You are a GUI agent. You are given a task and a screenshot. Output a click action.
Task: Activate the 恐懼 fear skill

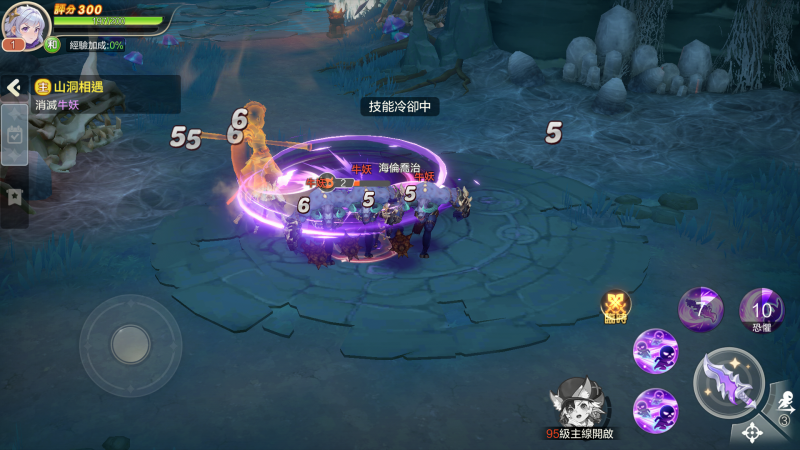click(x=761, y=308)
